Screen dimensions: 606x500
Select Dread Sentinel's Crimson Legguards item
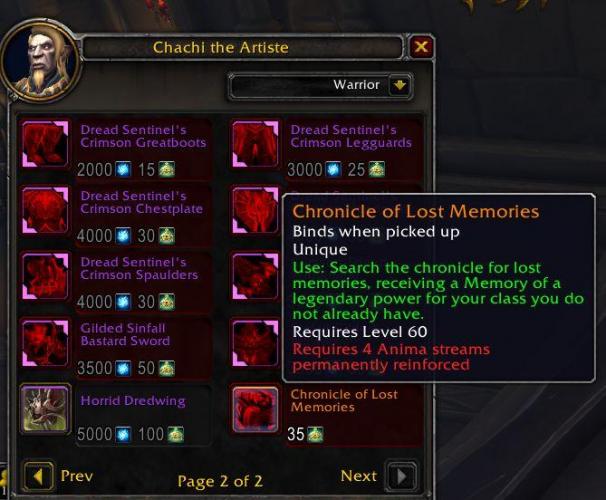(255, 143)
